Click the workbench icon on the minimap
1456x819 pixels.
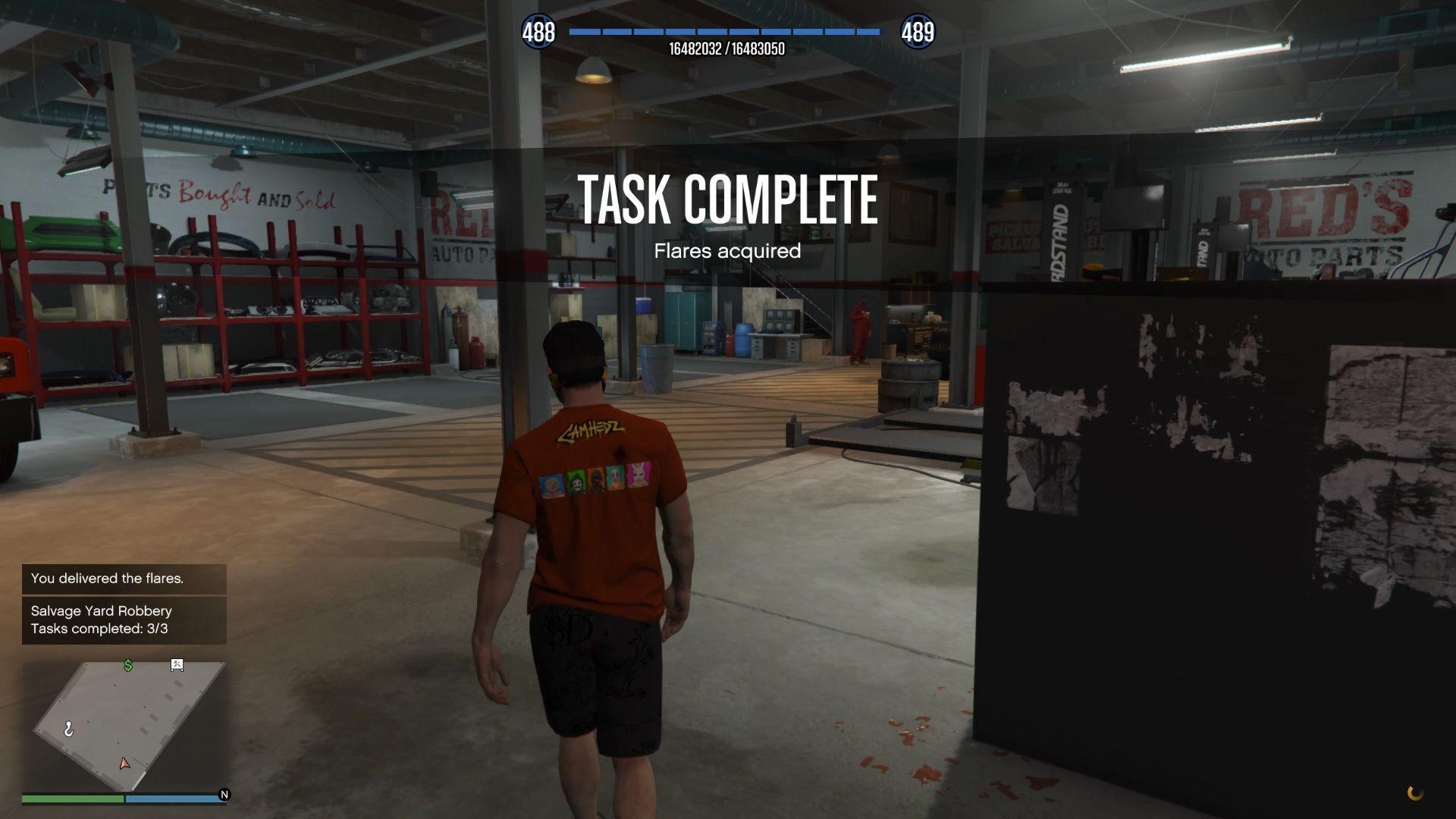[x=177, y=665]
